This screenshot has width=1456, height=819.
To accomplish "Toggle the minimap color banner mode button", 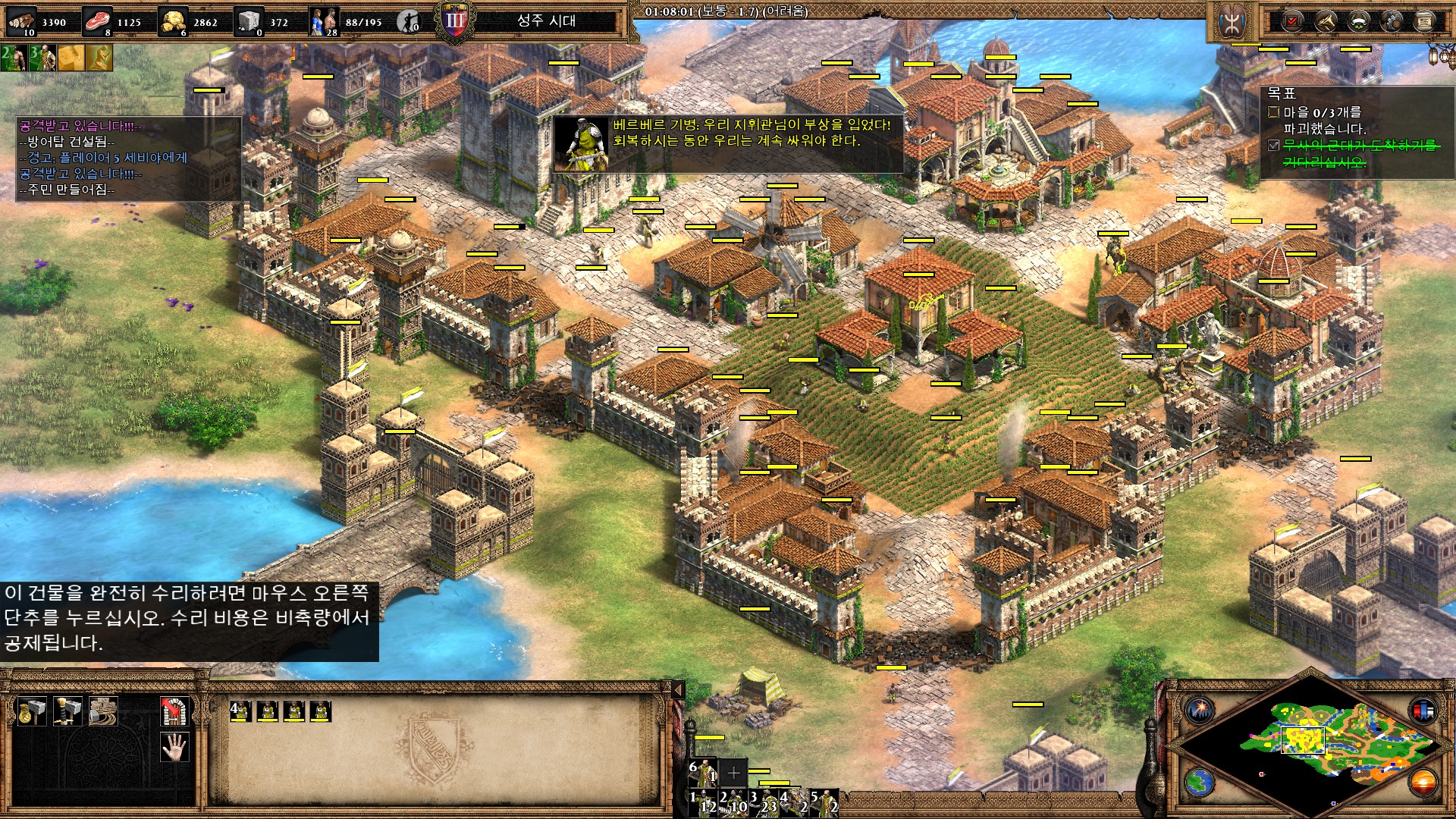I will (x=1423, y=711).
